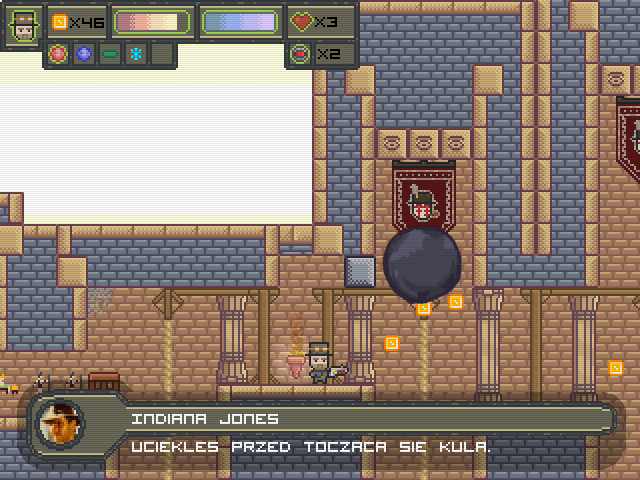Select the red gem item slot

click(58, 54)
